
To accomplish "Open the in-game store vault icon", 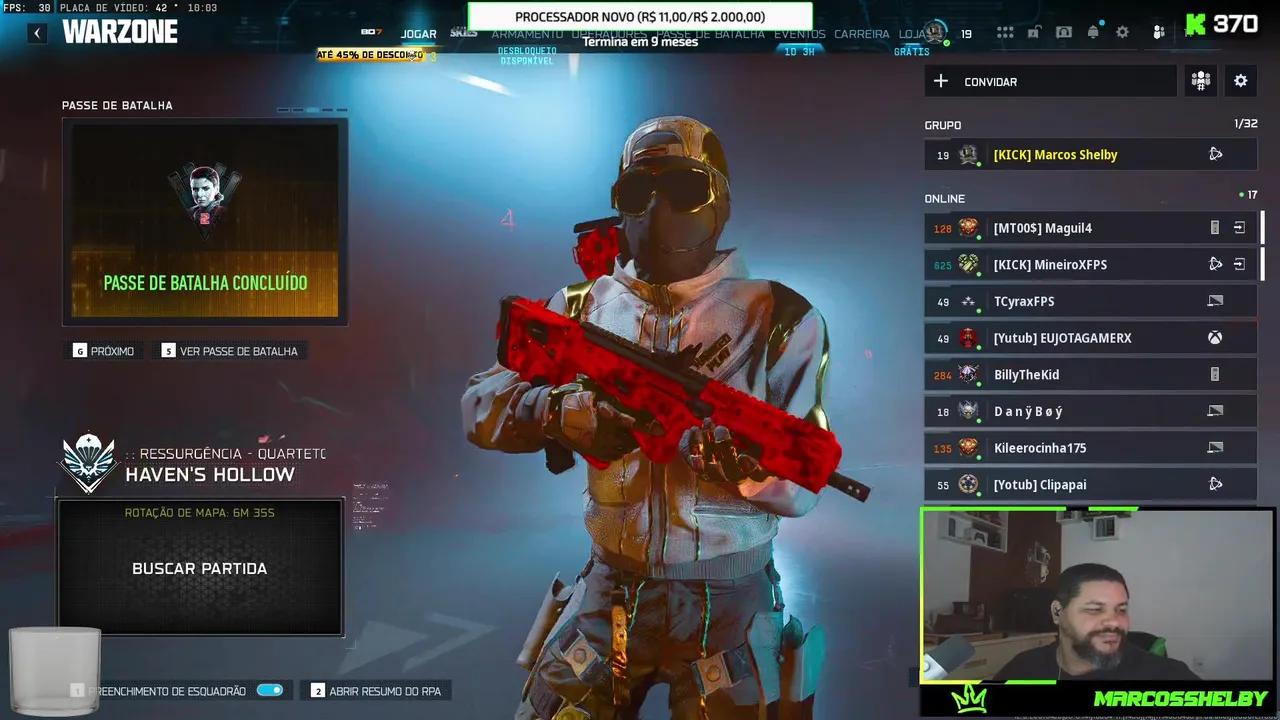I will point(1064,33).
